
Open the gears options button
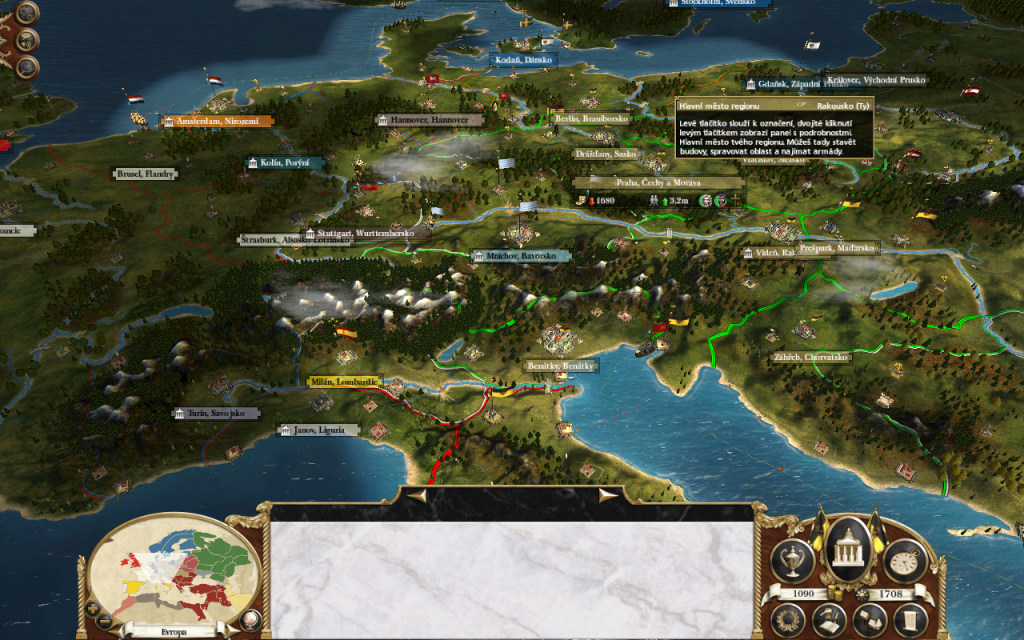pyautogui.click(x=27, y=11)
